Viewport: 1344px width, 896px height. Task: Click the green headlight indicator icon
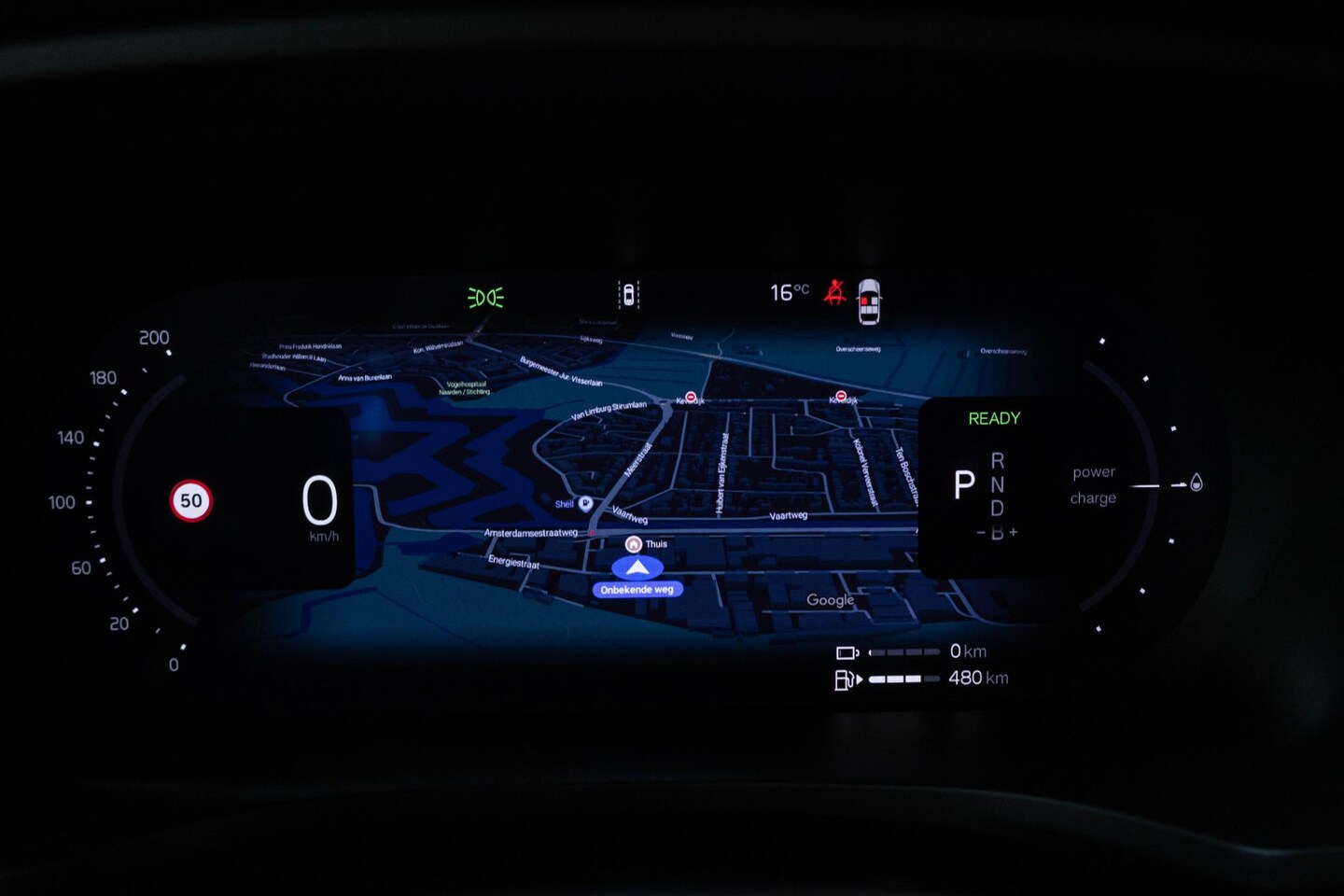point(485,297)
